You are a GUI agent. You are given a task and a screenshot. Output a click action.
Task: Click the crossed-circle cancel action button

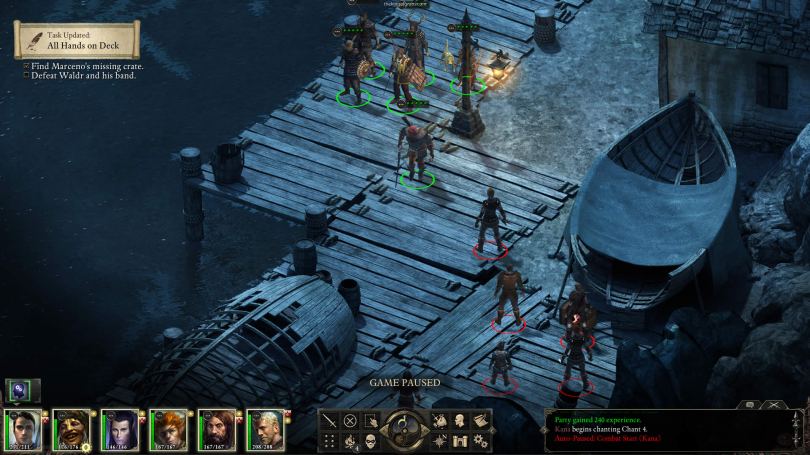(x=350, y=421)
